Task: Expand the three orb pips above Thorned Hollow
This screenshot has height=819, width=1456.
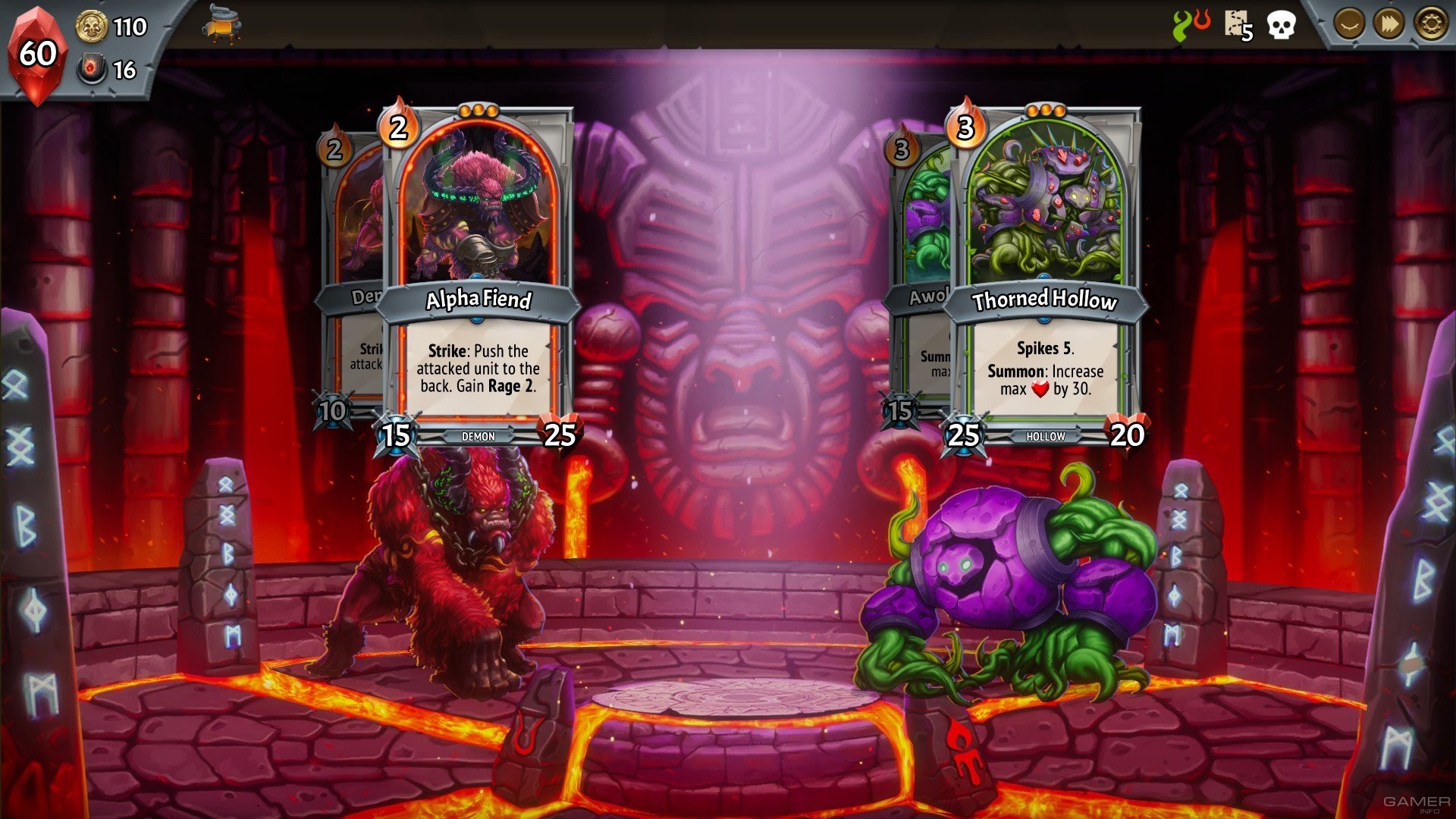Action: tap(1045, 111)
